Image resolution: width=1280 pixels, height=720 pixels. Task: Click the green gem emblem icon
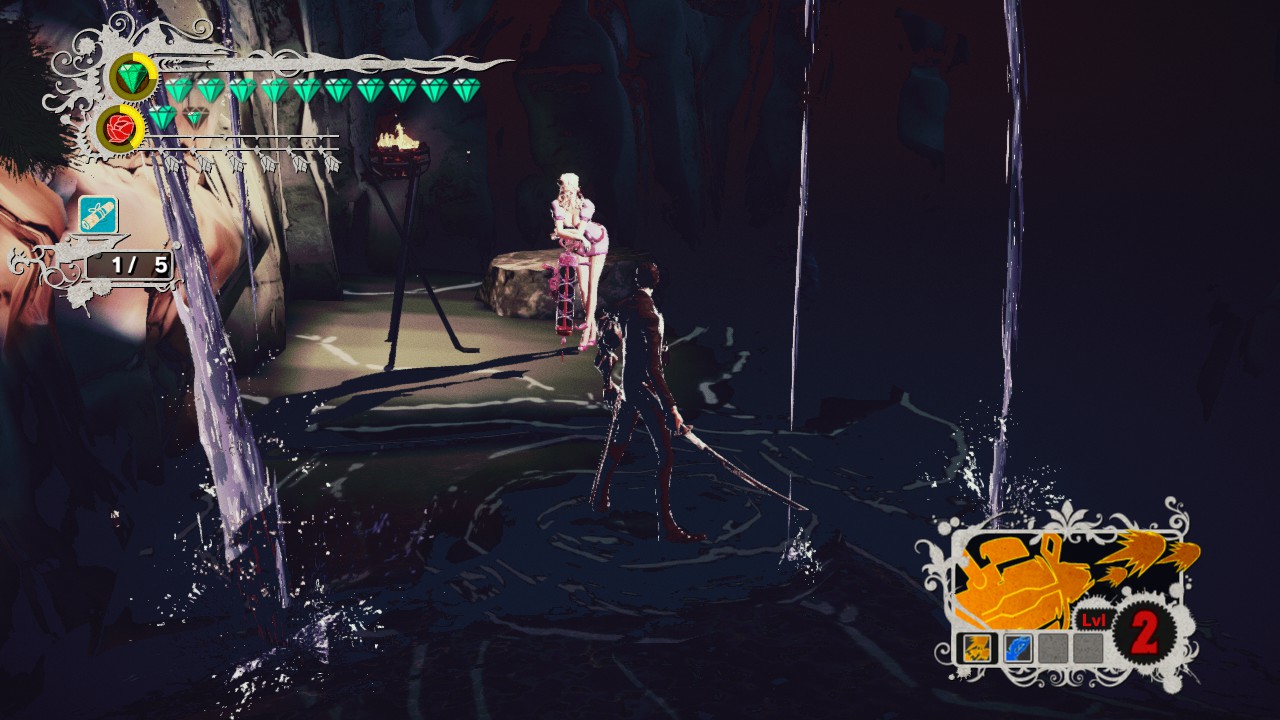[x=132, y=77]
